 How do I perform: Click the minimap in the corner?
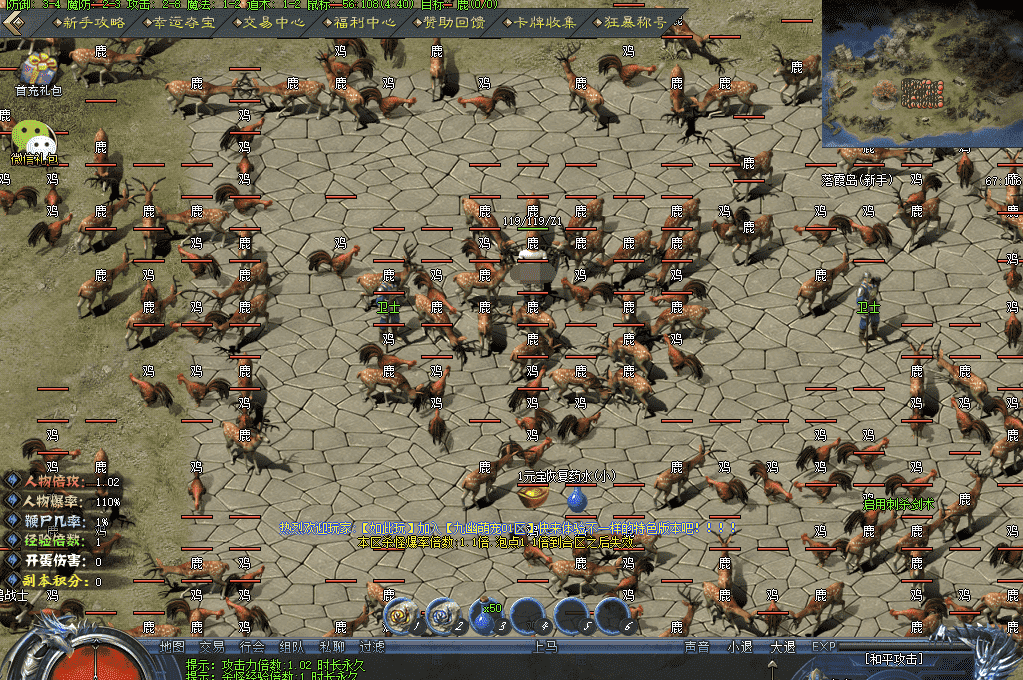(x=921, y=72)
